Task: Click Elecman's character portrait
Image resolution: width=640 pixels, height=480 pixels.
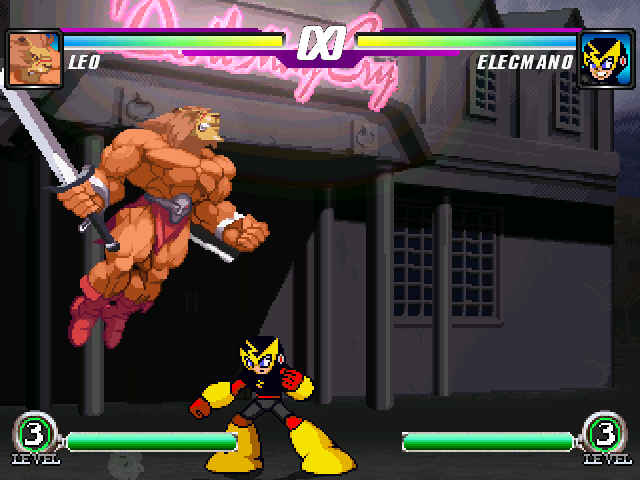Action: 605,59
